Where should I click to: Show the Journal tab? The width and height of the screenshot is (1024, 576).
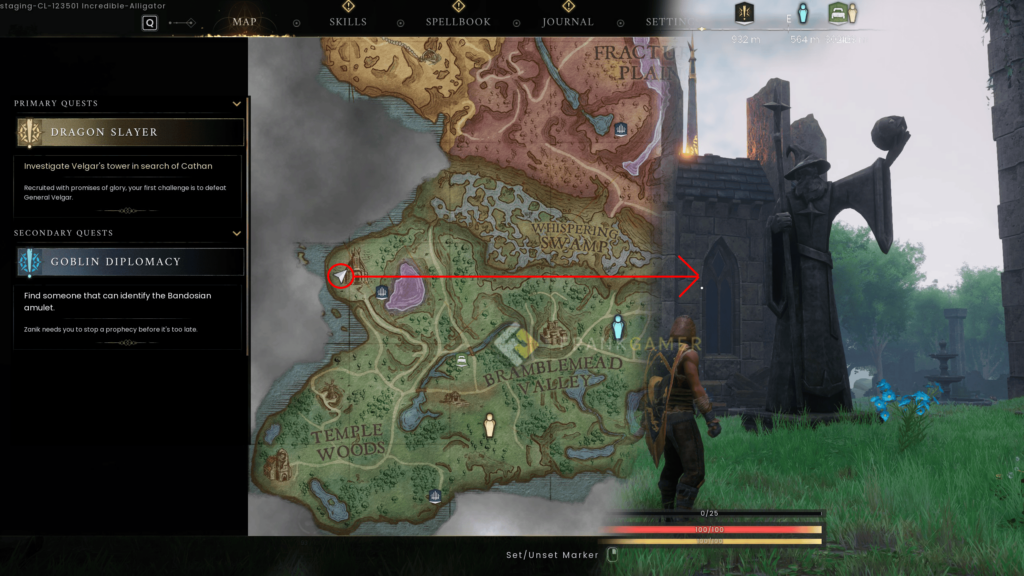[567, 21]
